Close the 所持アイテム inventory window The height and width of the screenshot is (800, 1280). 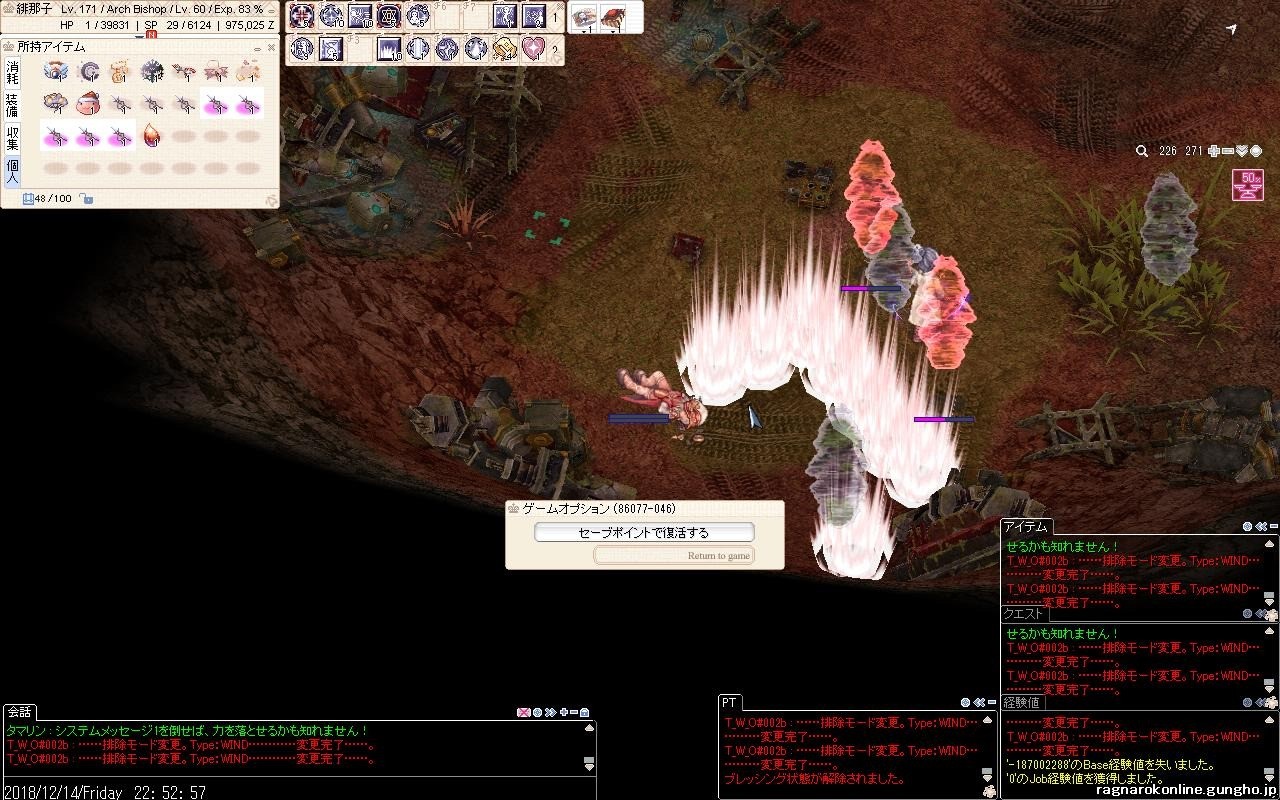tap(271, 47)
